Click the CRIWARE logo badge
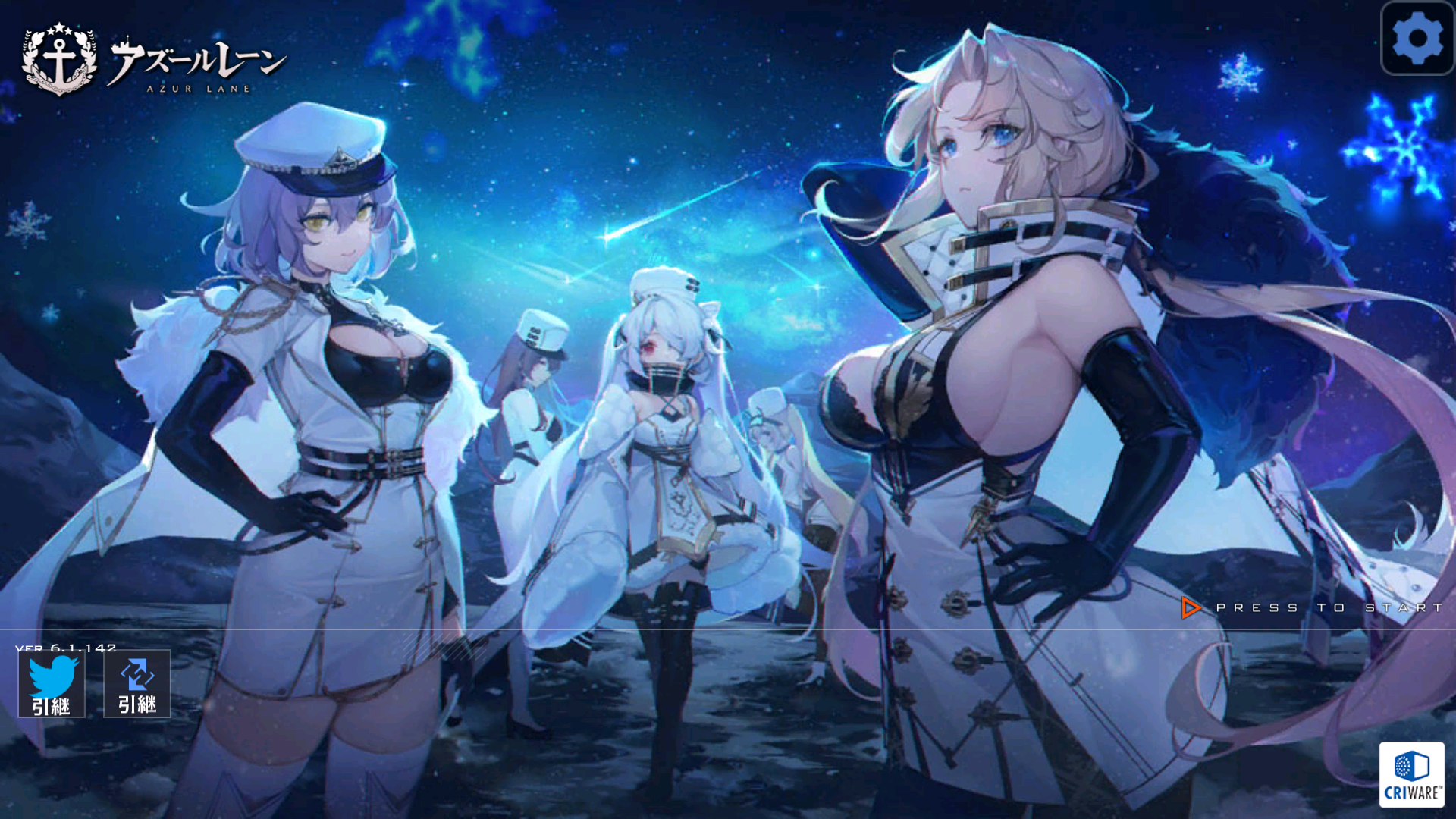Viewport: 1456px width, 819px height. (x=1414, y=775)
